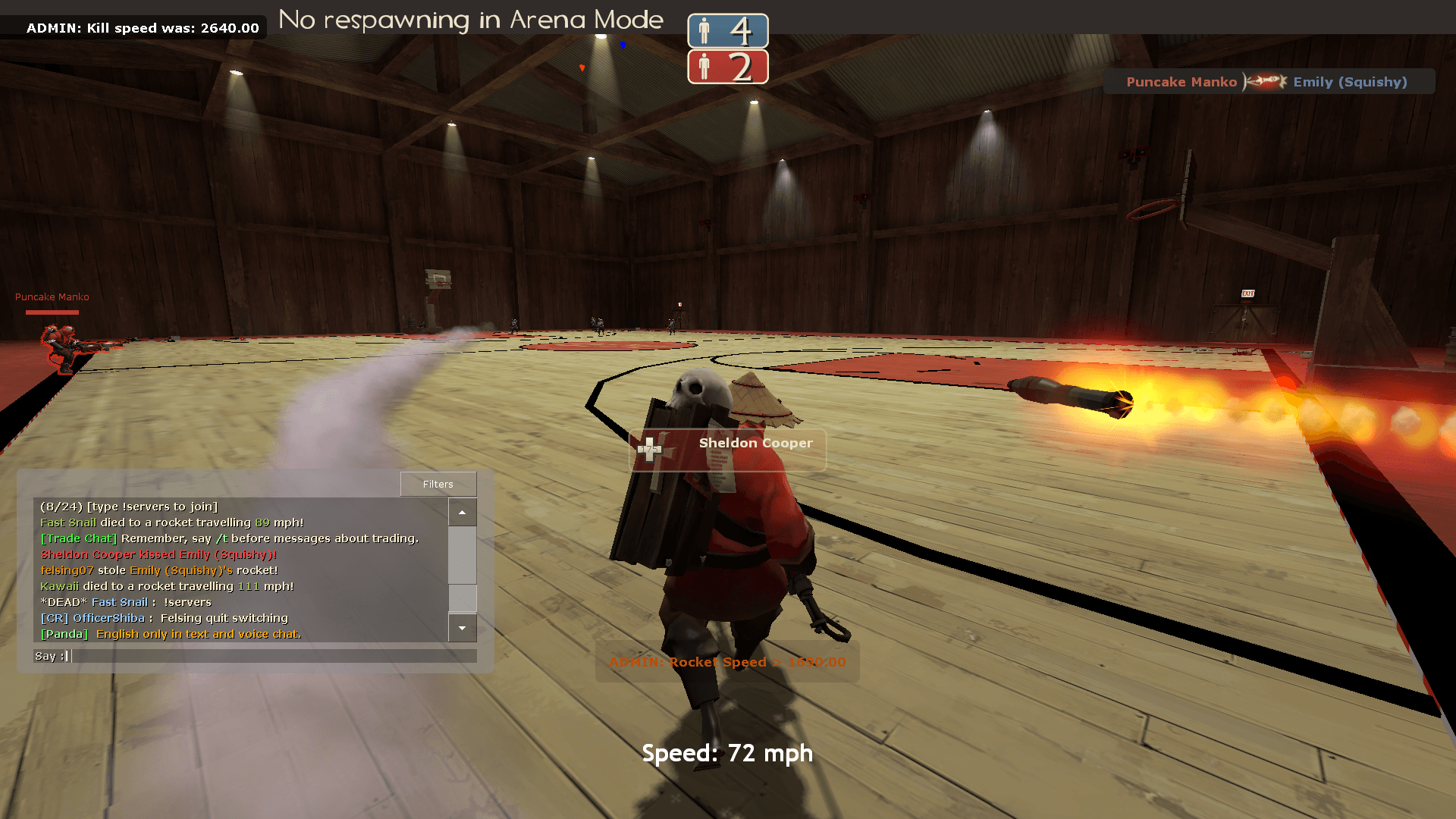
Task: Click the chat scrollbar thumb
Action: click(462, 598)
